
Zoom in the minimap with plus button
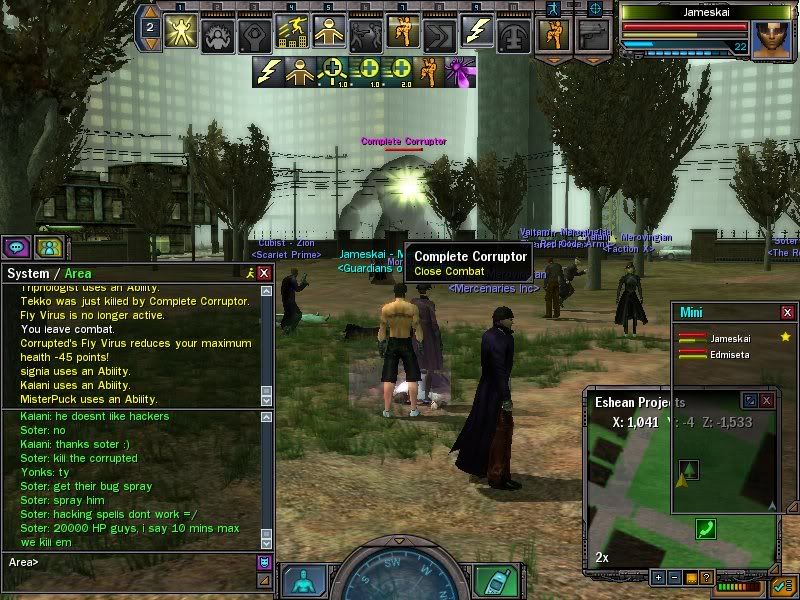[x=658, y=577]
